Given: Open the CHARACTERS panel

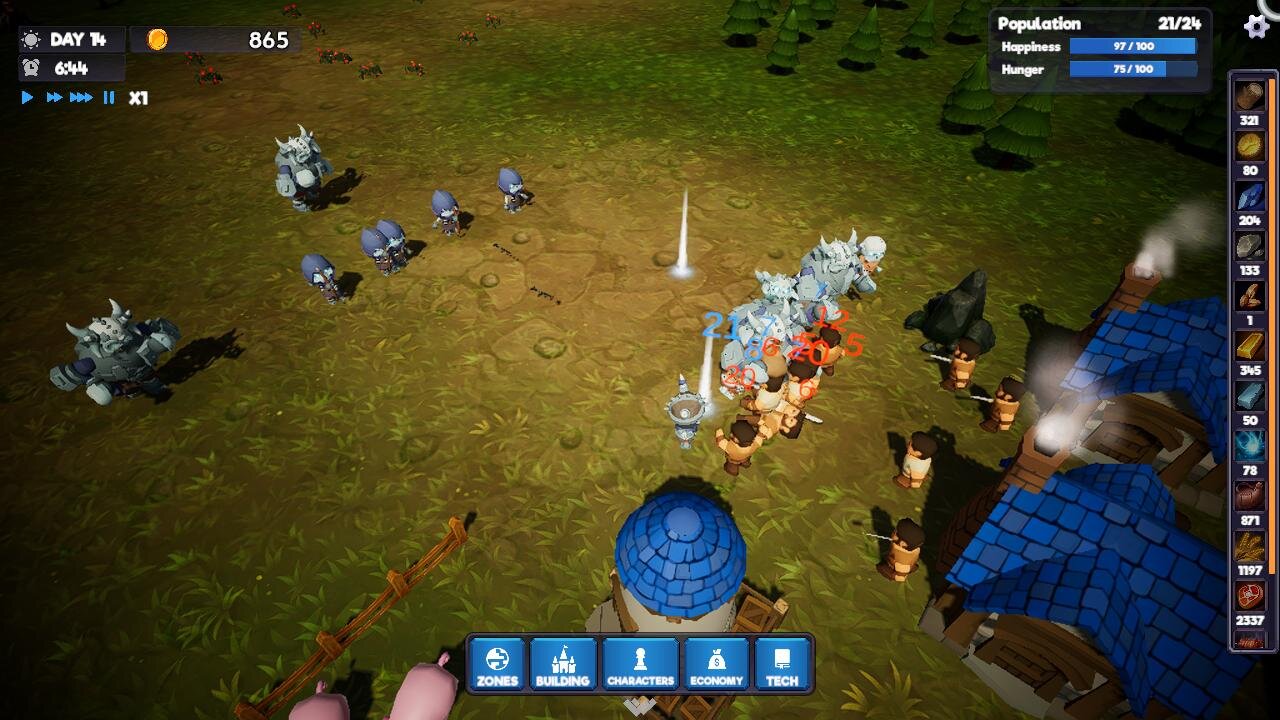Looking at the screenshot, I should 640,664.
